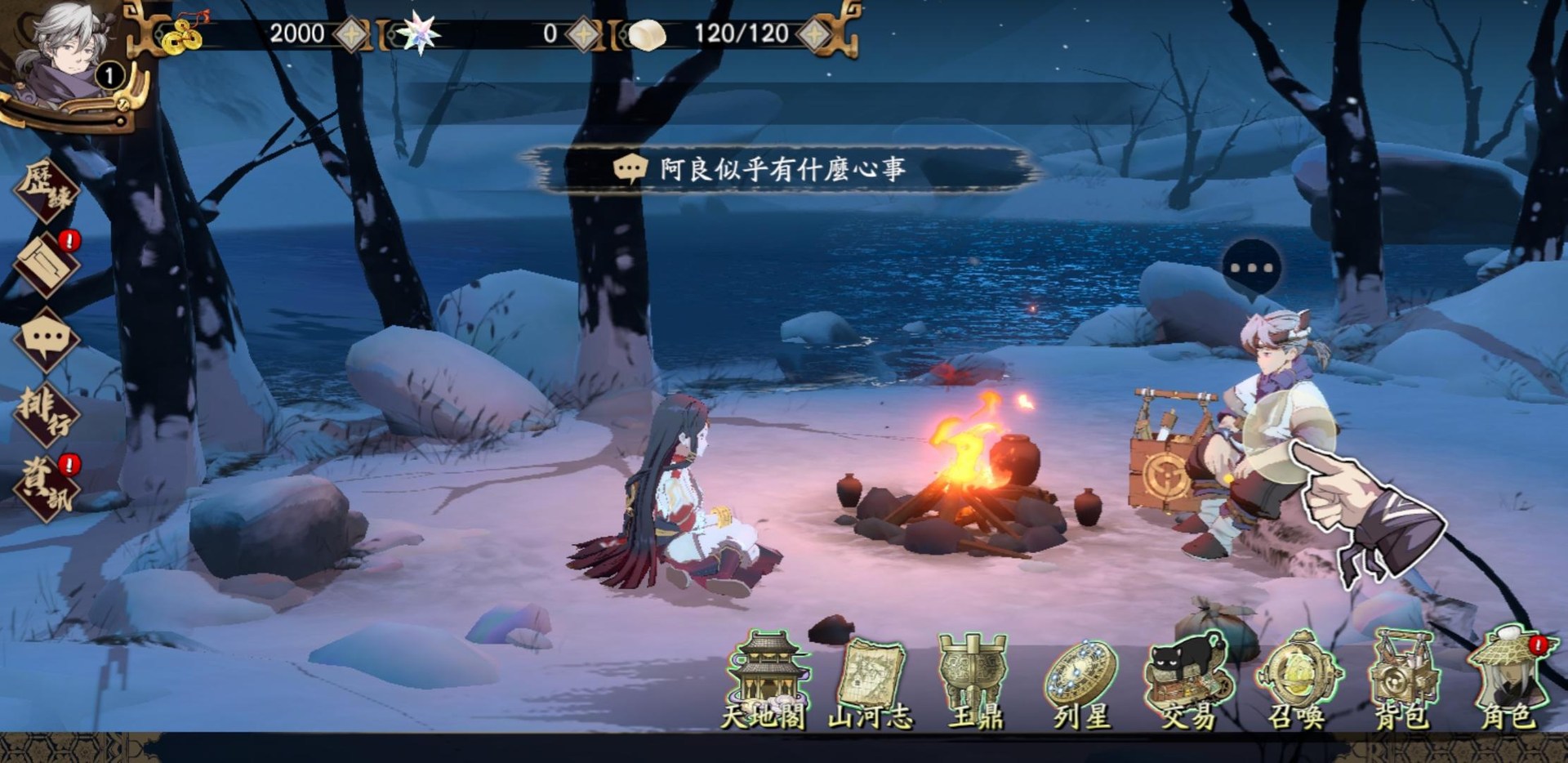This screenshot has width=1568, height=763.
Task: Tap the 阿良似乎有什麼心事 dialogue banner
Action: [782, 169]
